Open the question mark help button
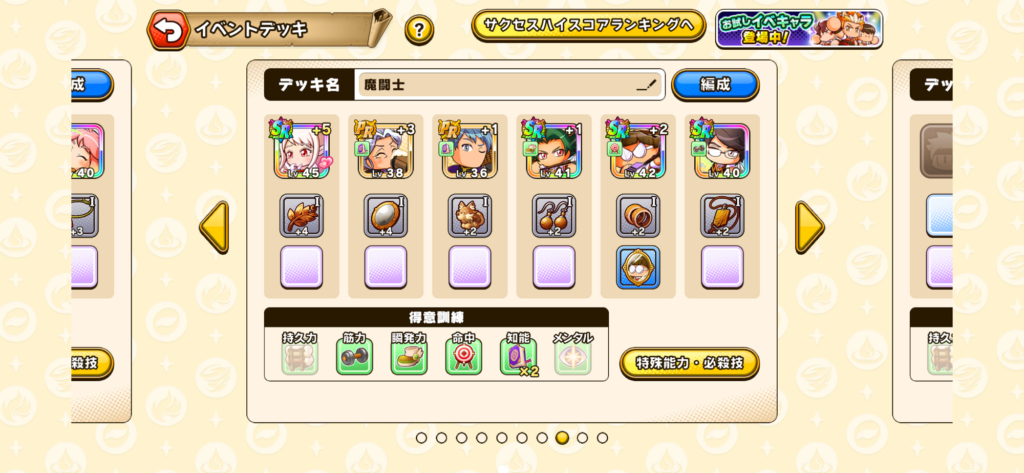The width and height of the screenshot is (1024, 473). click(419, 30)
